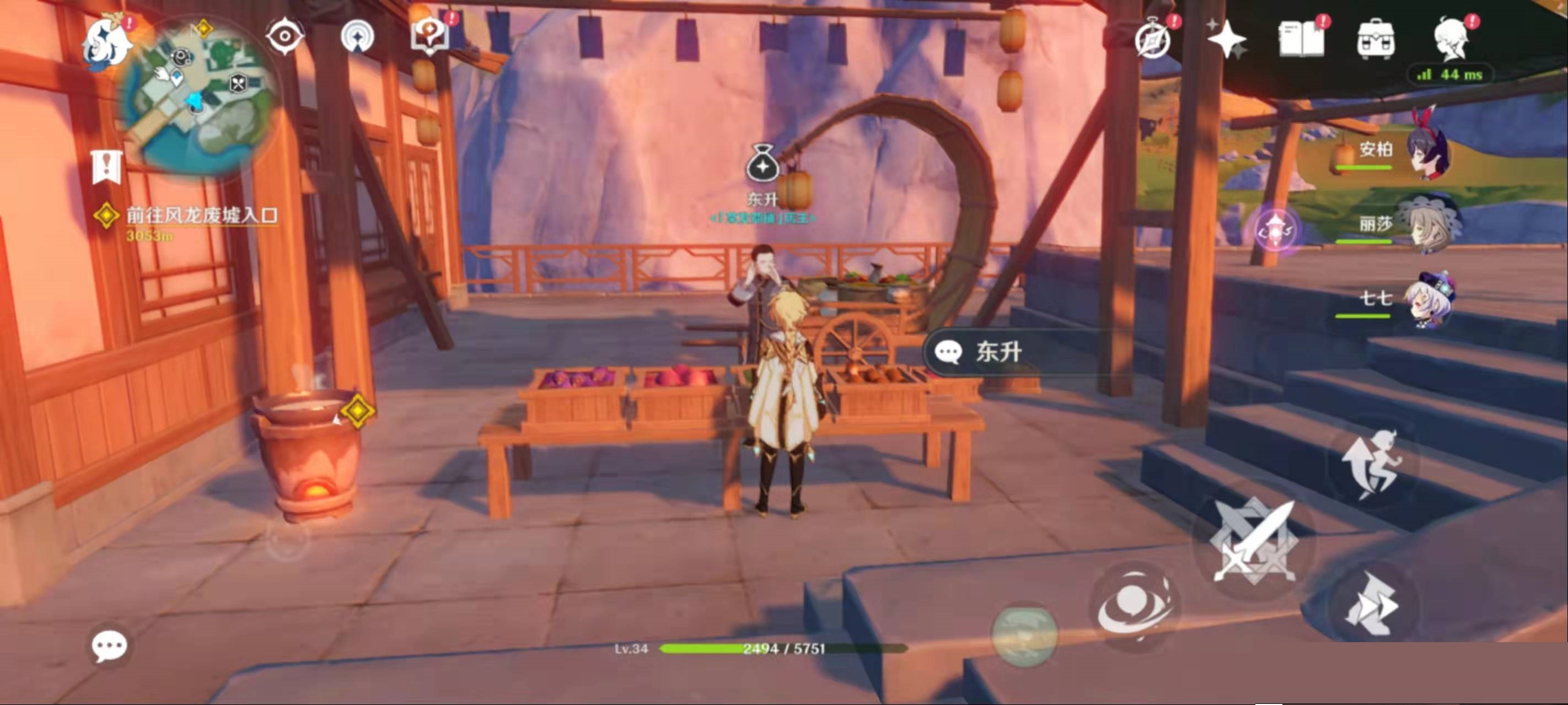
Task: Open the quest banner icon
Action: pyautogui.click(x=106, y=166)
